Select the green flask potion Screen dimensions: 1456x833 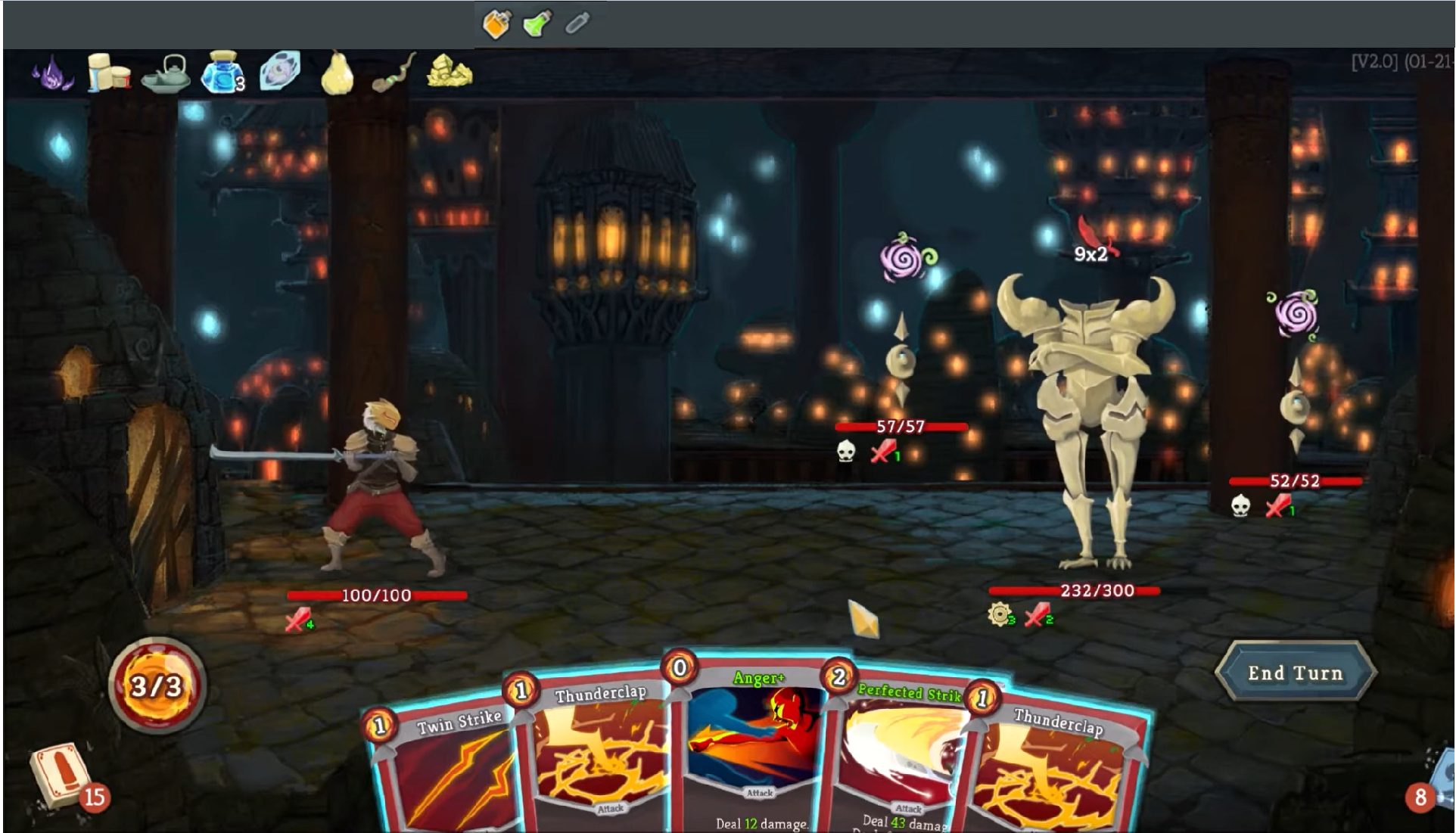click(537, 24)
